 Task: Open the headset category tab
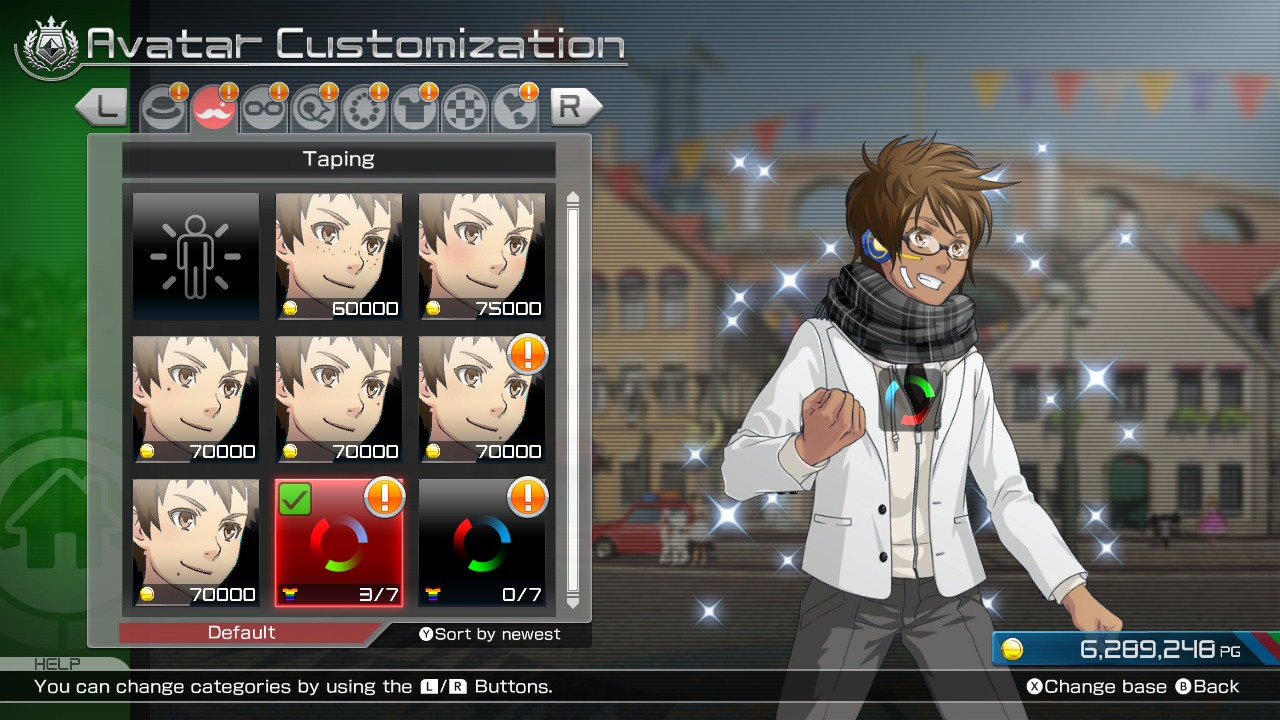tap(313, 109)
